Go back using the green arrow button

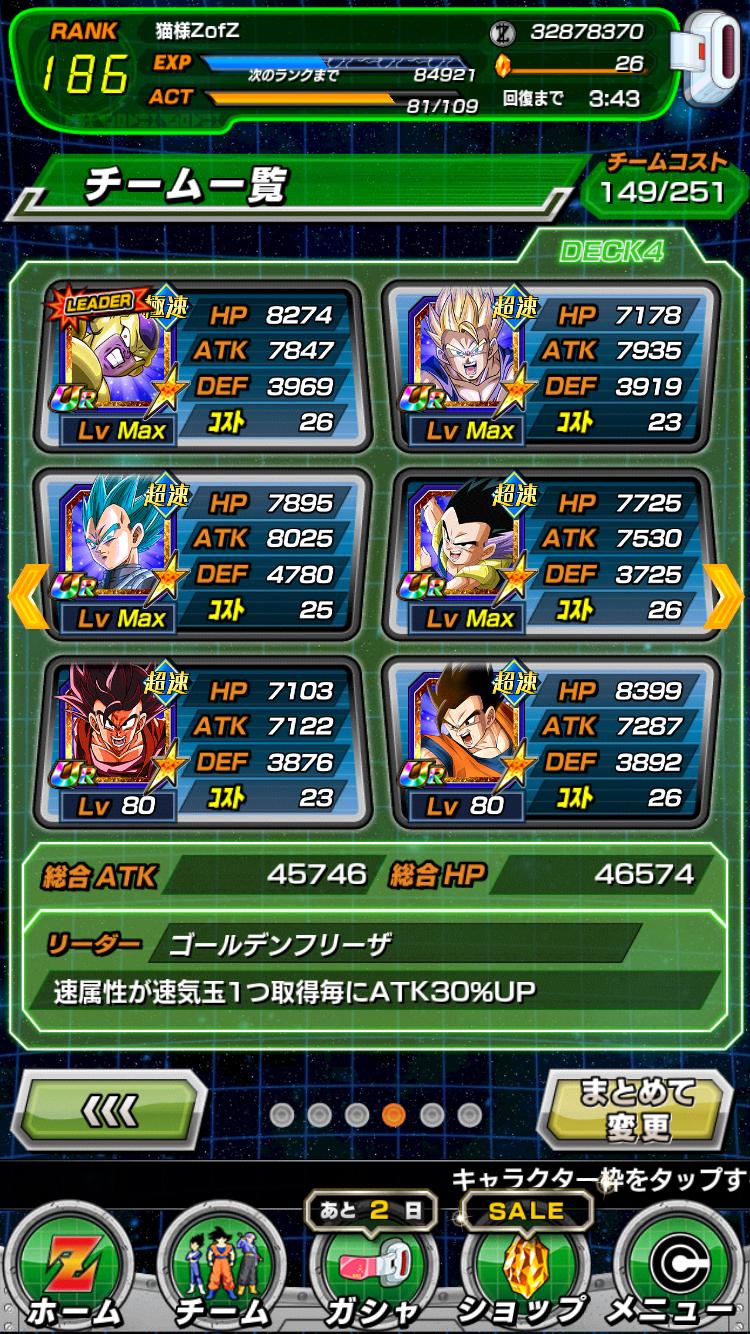(113, 1109)
